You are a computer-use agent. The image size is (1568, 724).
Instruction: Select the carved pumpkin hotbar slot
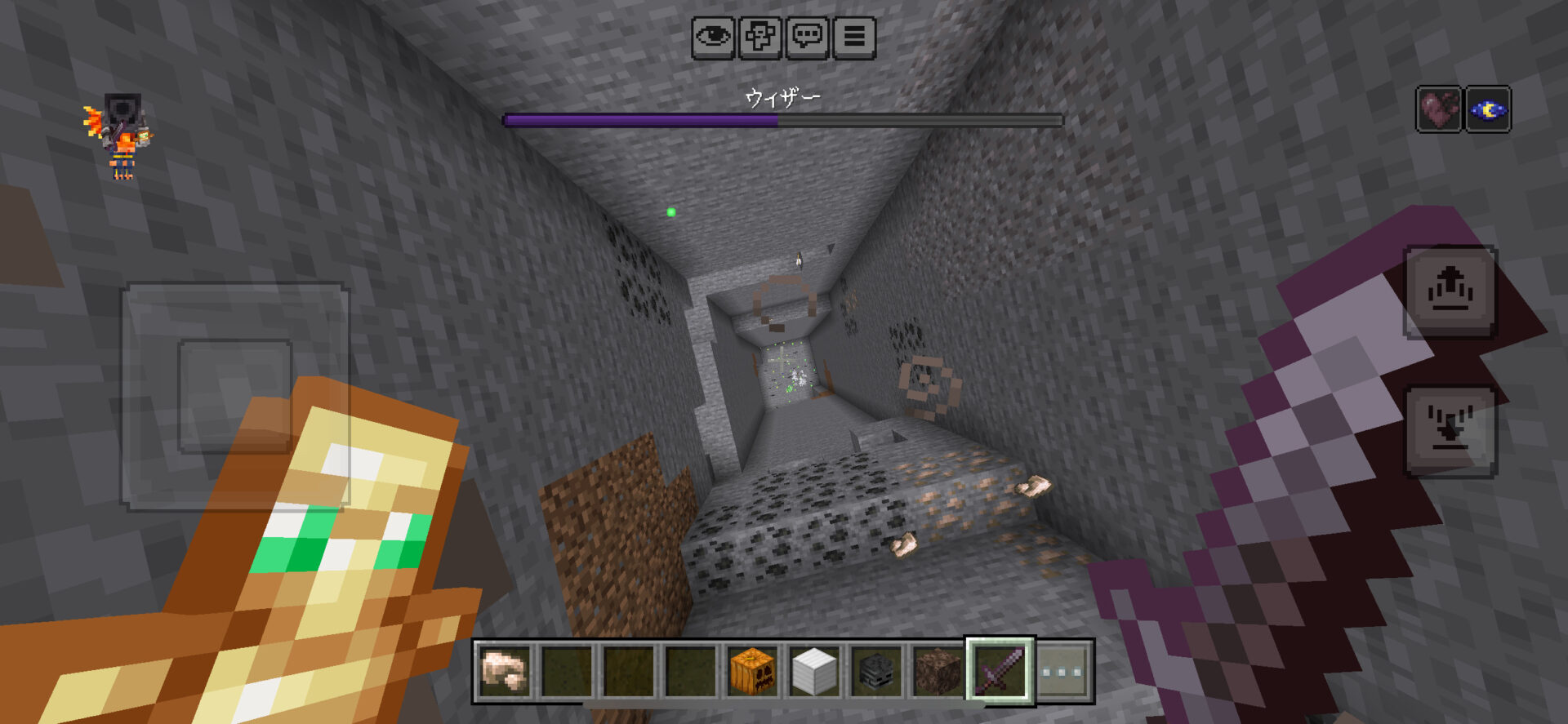click(x=752, y=671)
